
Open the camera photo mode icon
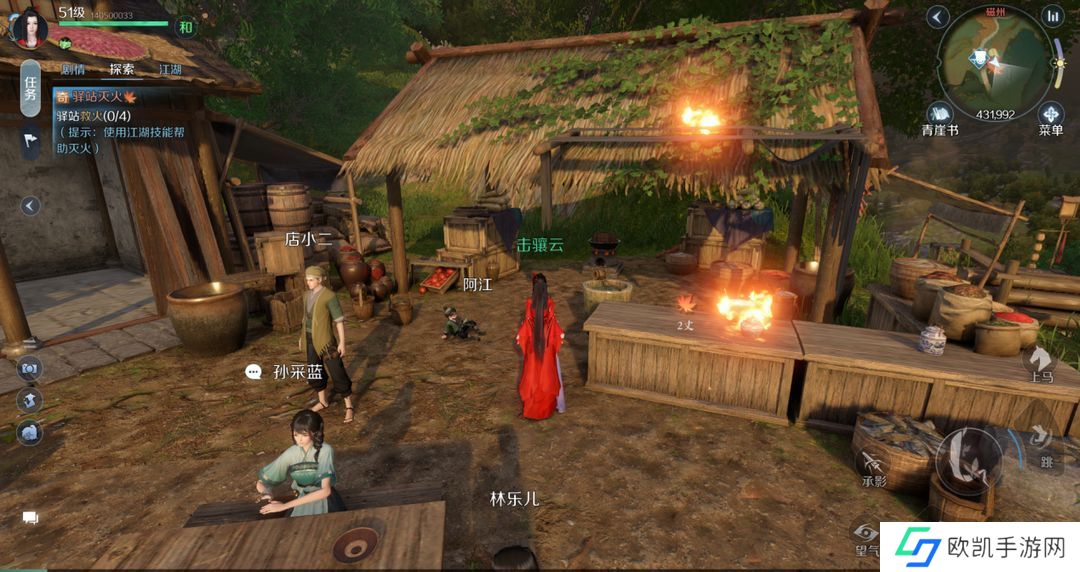29,369
